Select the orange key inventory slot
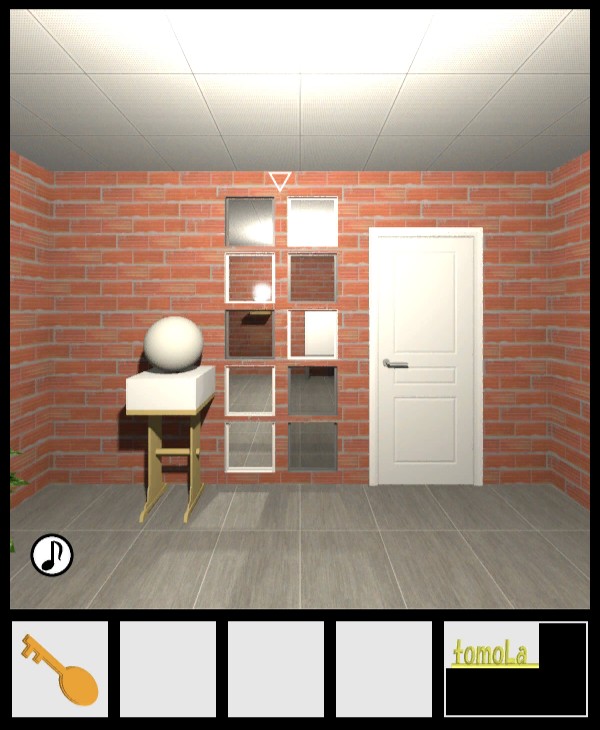The height and width of the screenshot is (730, 600). [60, 668]
